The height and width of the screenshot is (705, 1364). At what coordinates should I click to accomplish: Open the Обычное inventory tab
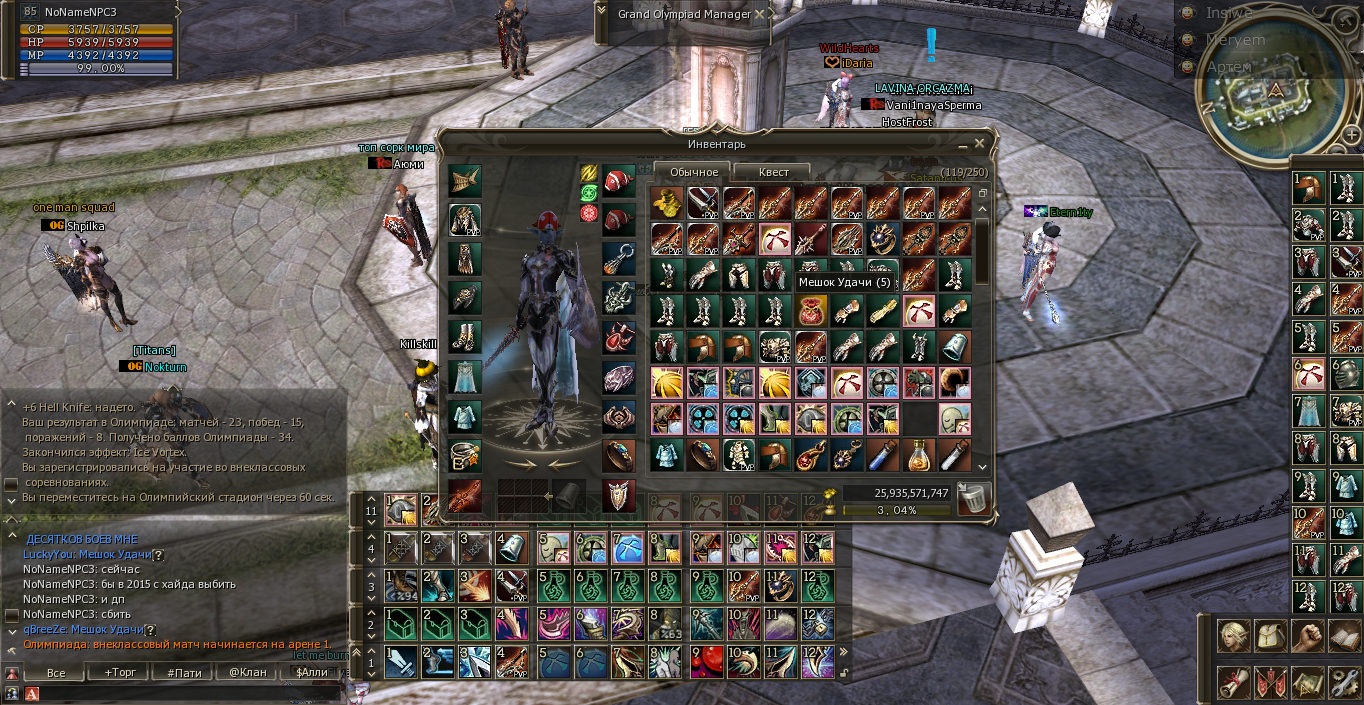tap(693, 172)
